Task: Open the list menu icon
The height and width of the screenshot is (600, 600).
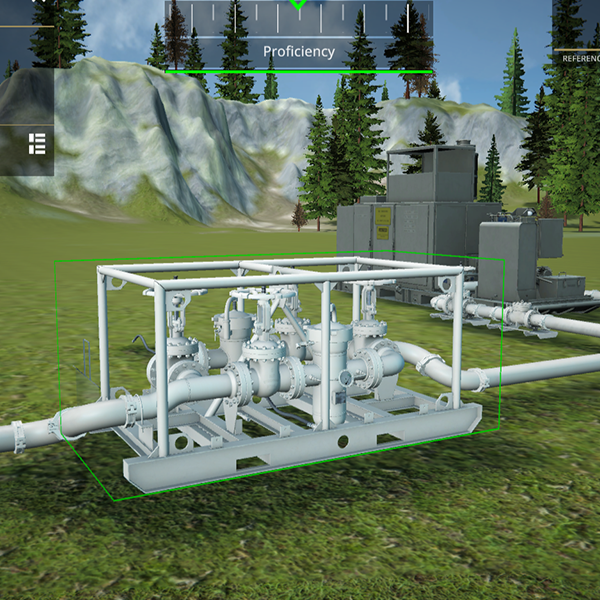Action: click(x=37, y=143)
